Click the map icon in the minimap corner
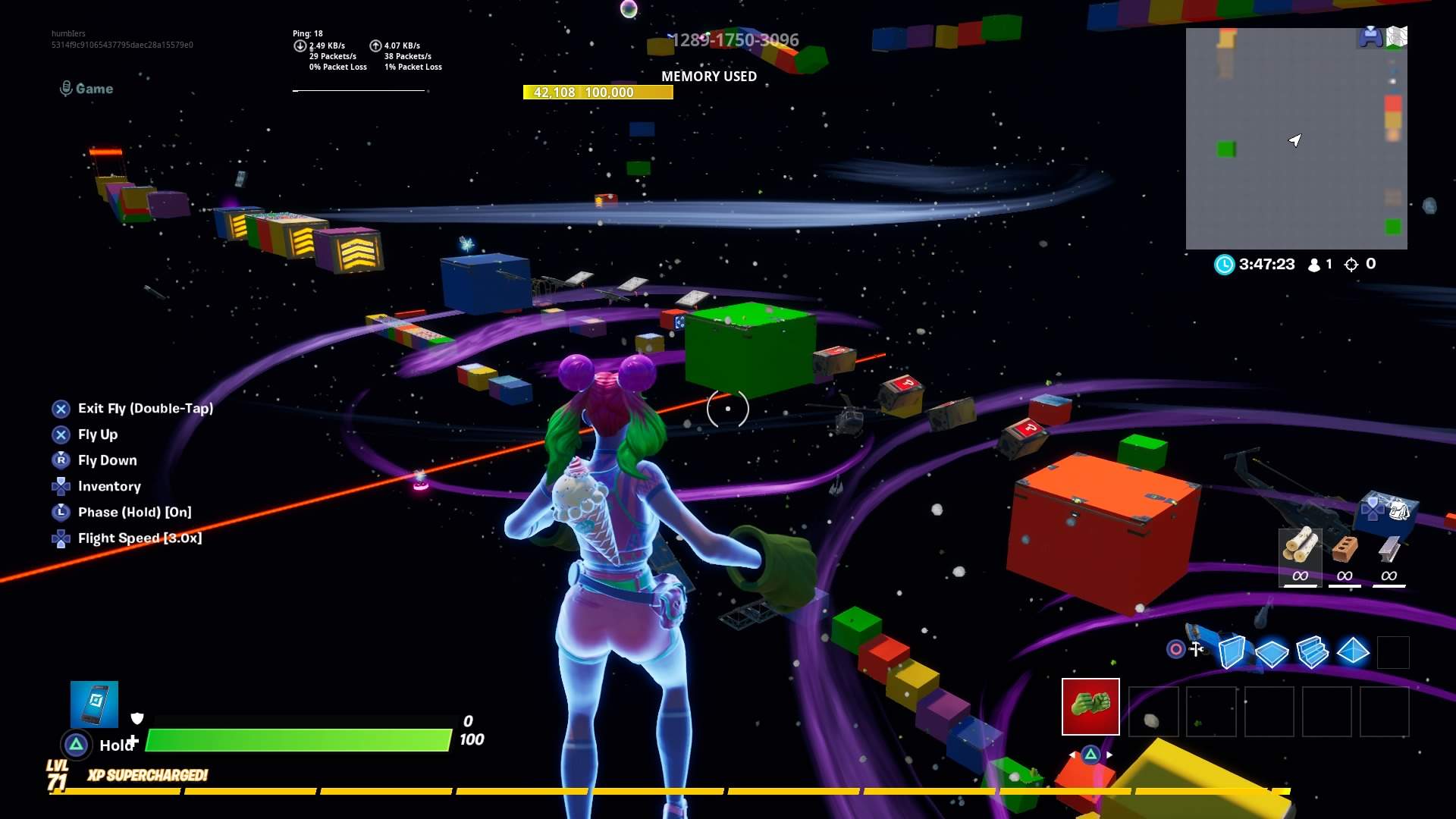The height and width of the screenshot is (819, 1456). (1396, 36)
